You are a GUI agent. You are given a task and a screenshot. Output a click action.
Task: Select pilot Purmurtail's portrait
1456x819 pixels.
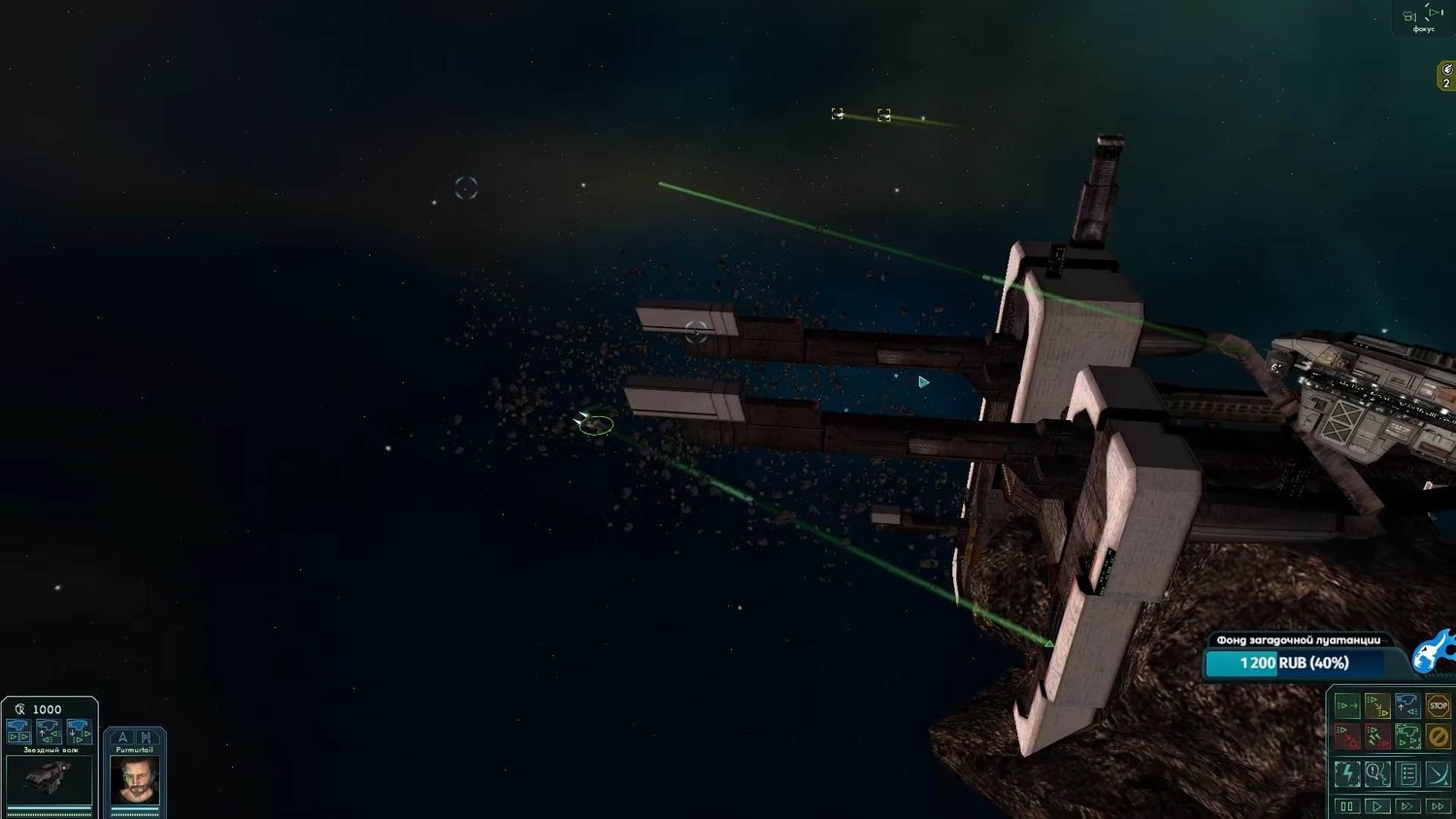coord(134,779)
